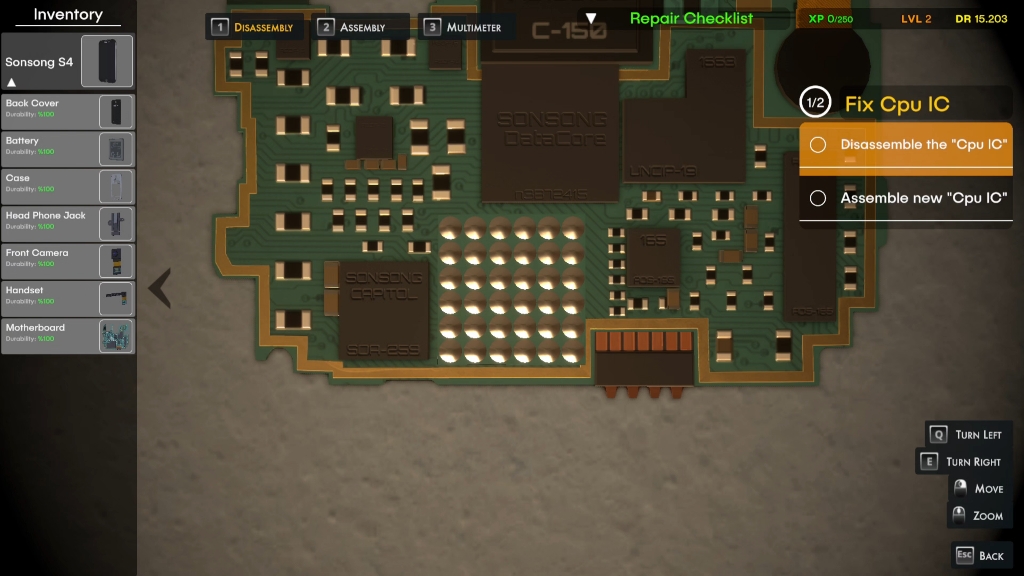This screenshot has width=1024, height=576.
Task: Click the Back button
Action: [x=980, y=555]
